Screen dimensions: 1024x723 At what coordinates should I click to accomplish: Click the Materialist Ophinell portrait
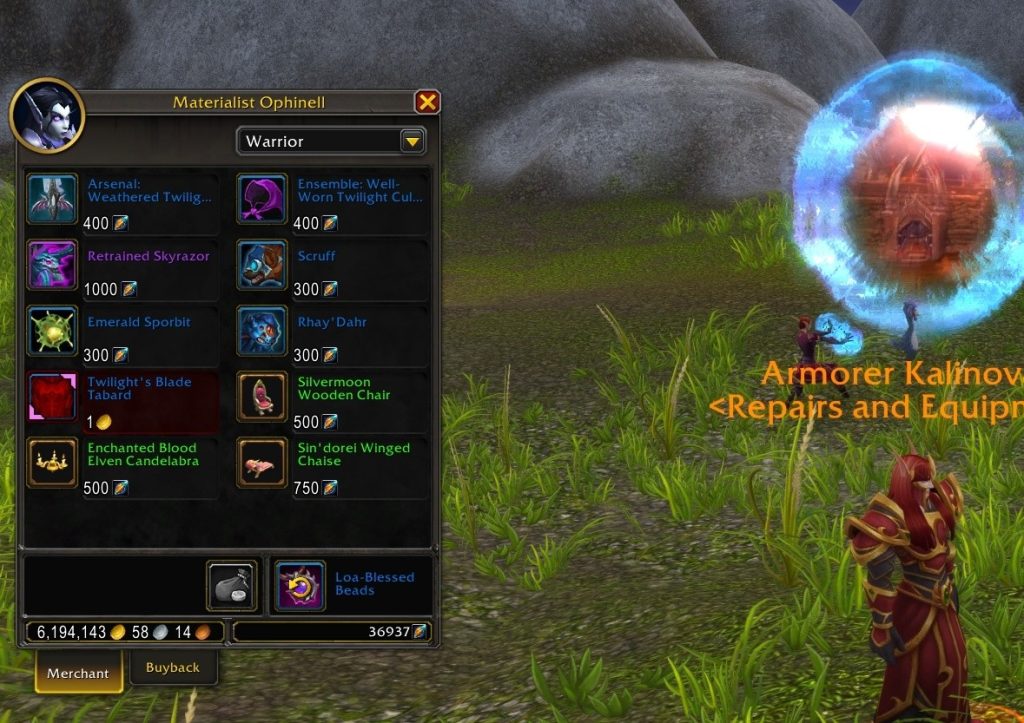pyautogui.click(x=47, y=116)
